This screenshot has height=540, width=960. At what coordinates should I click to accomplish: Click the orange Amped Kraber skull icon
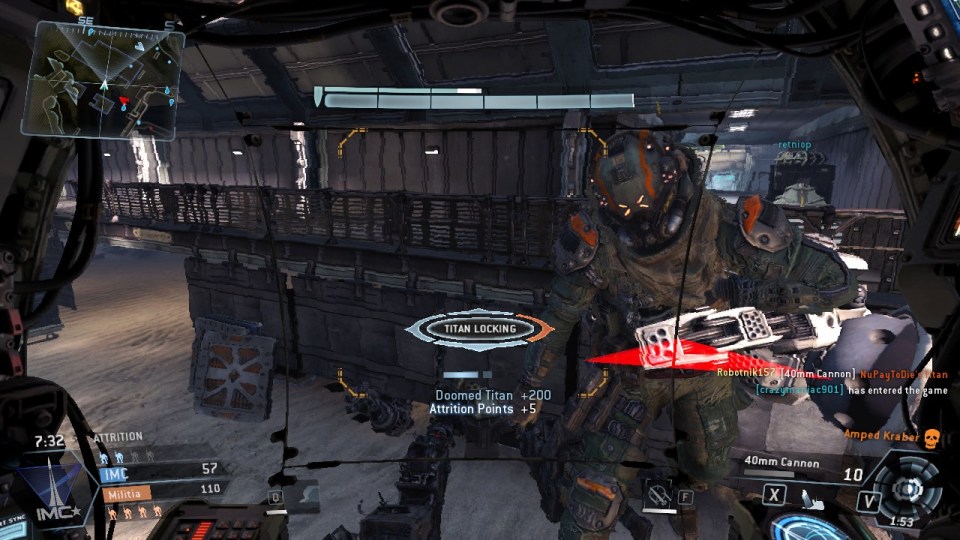tap(932, 436)
